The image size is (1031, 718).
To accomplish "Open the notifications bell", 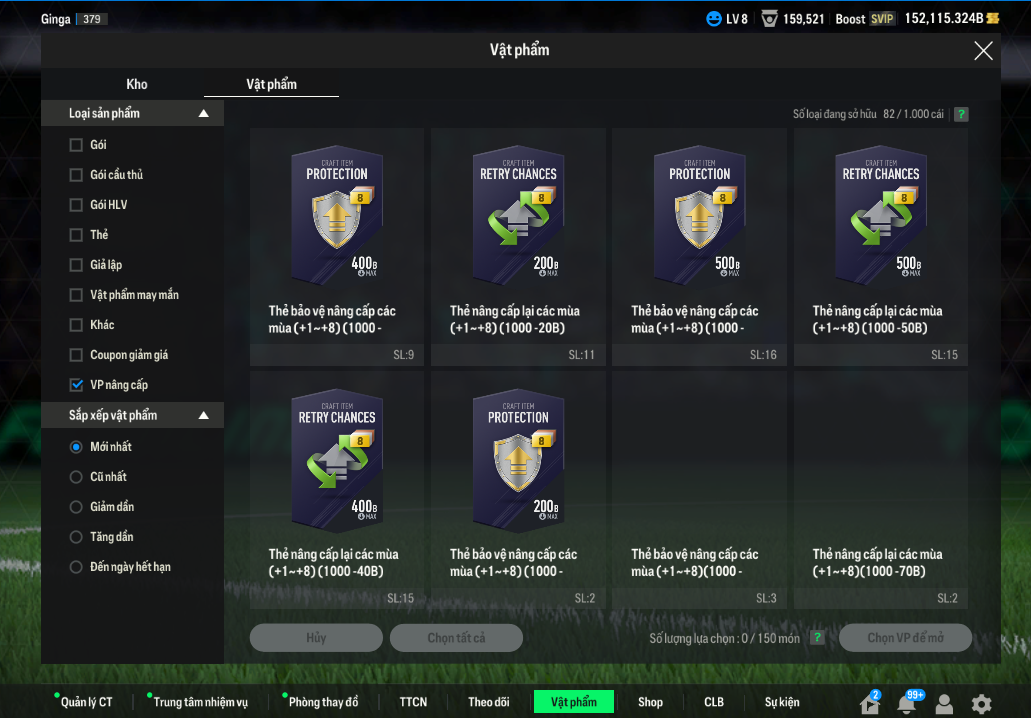I will pos(907,704).
